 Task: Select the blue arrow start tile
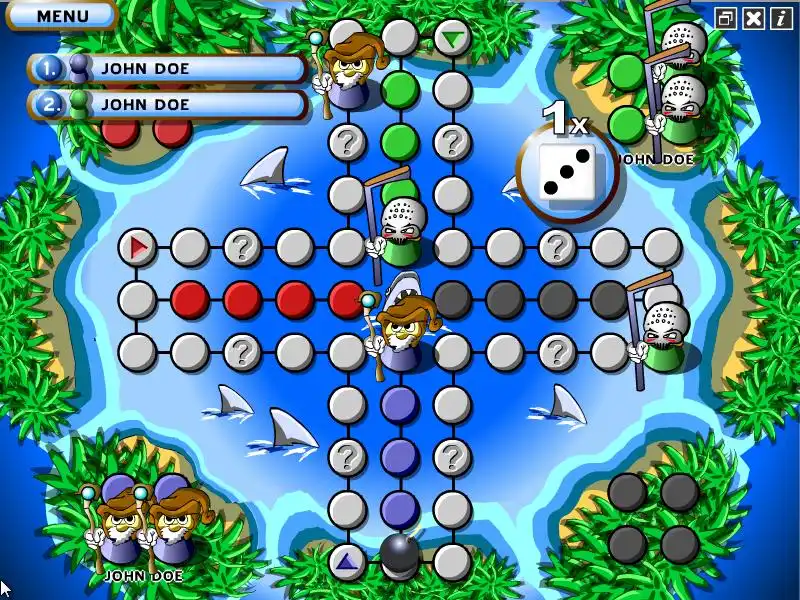tap(346, 561)
